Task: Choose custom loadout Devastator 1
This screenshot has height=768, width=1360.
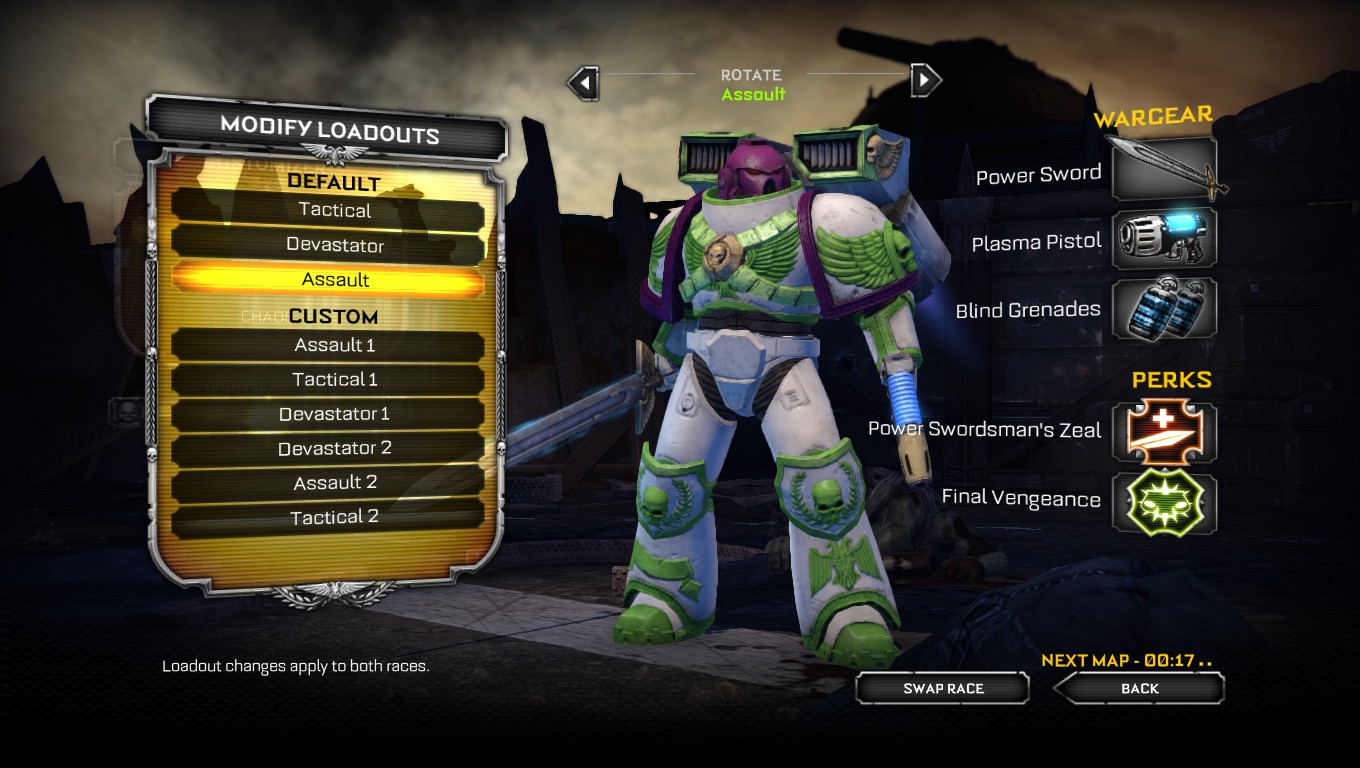Action: pyautogui.click(x=335, y=414)
